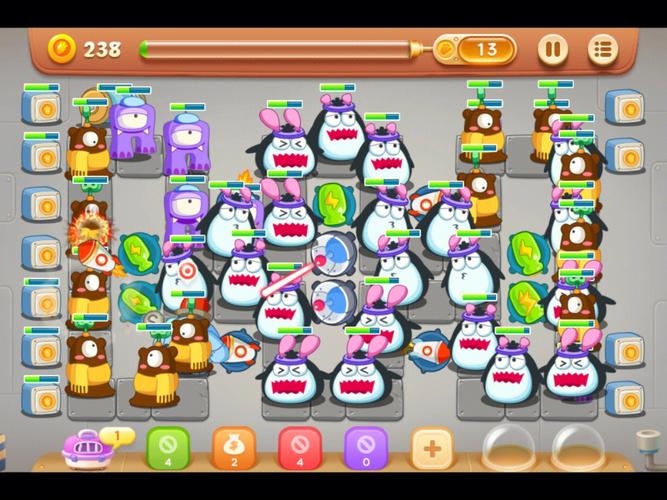
Task: Add a booster with the plus button
Action: [431, 448]
